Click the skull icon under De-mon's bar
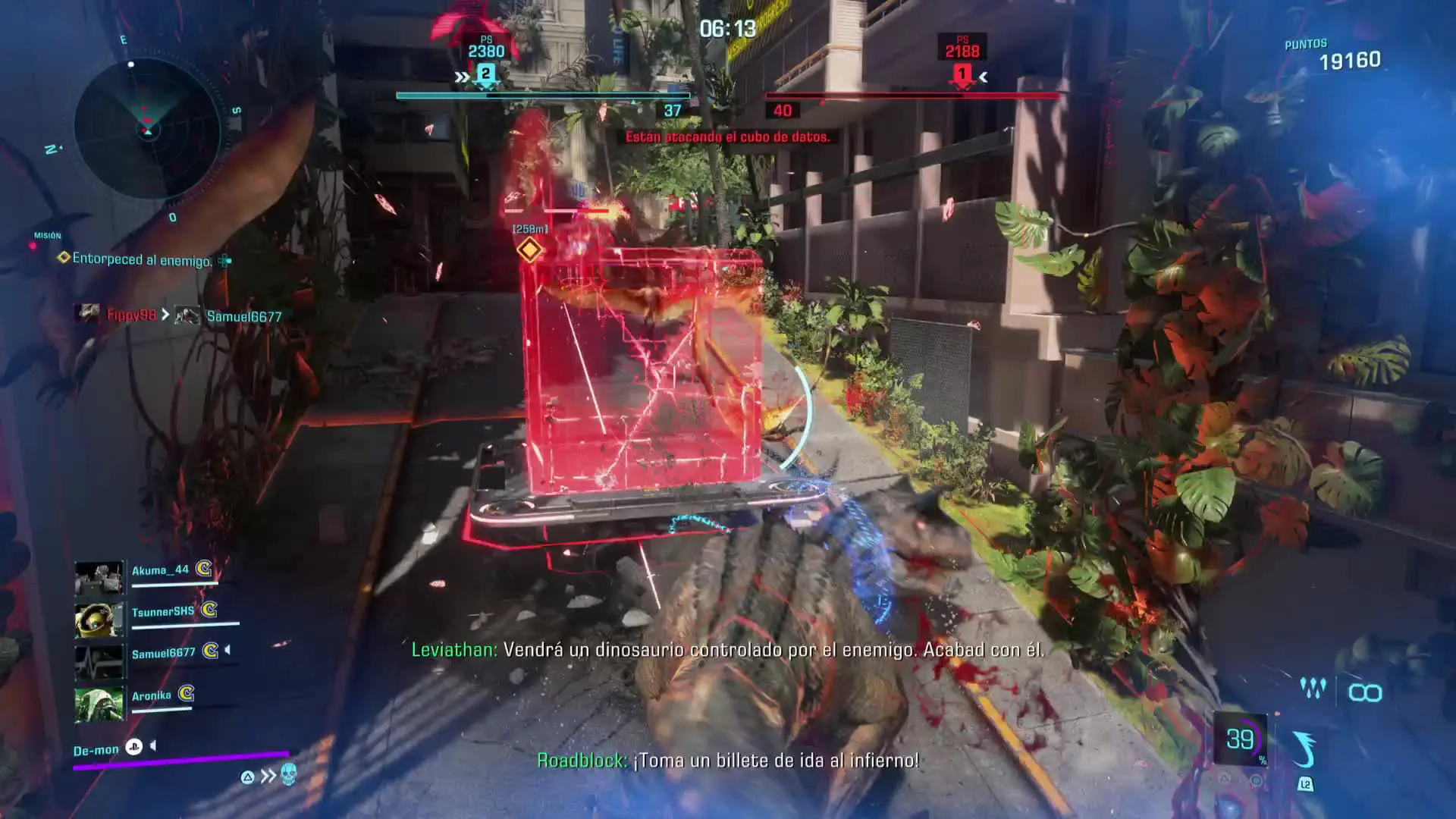1456x819 pixels. coord(288,774)
